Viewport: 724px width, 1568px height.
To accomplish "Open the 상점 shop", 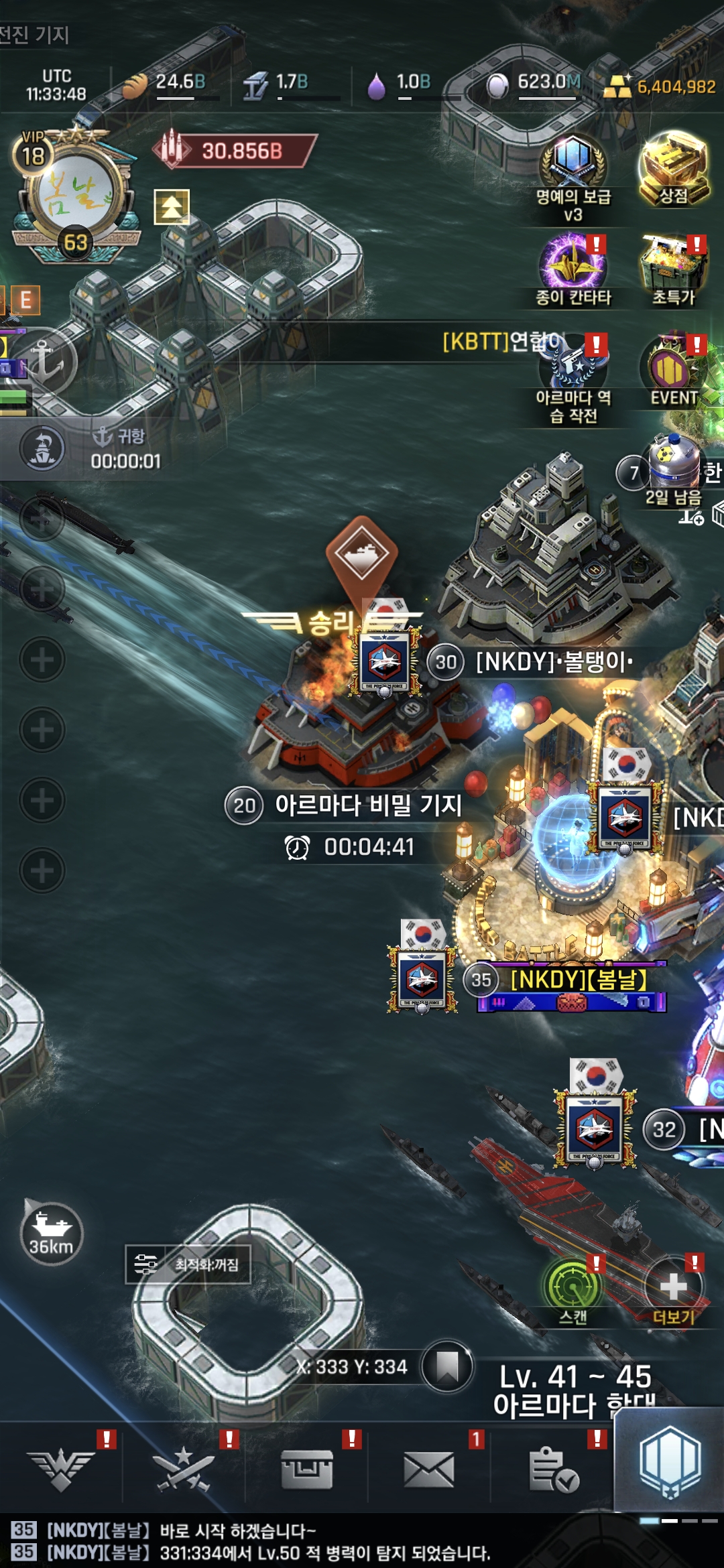I will 674,168.
